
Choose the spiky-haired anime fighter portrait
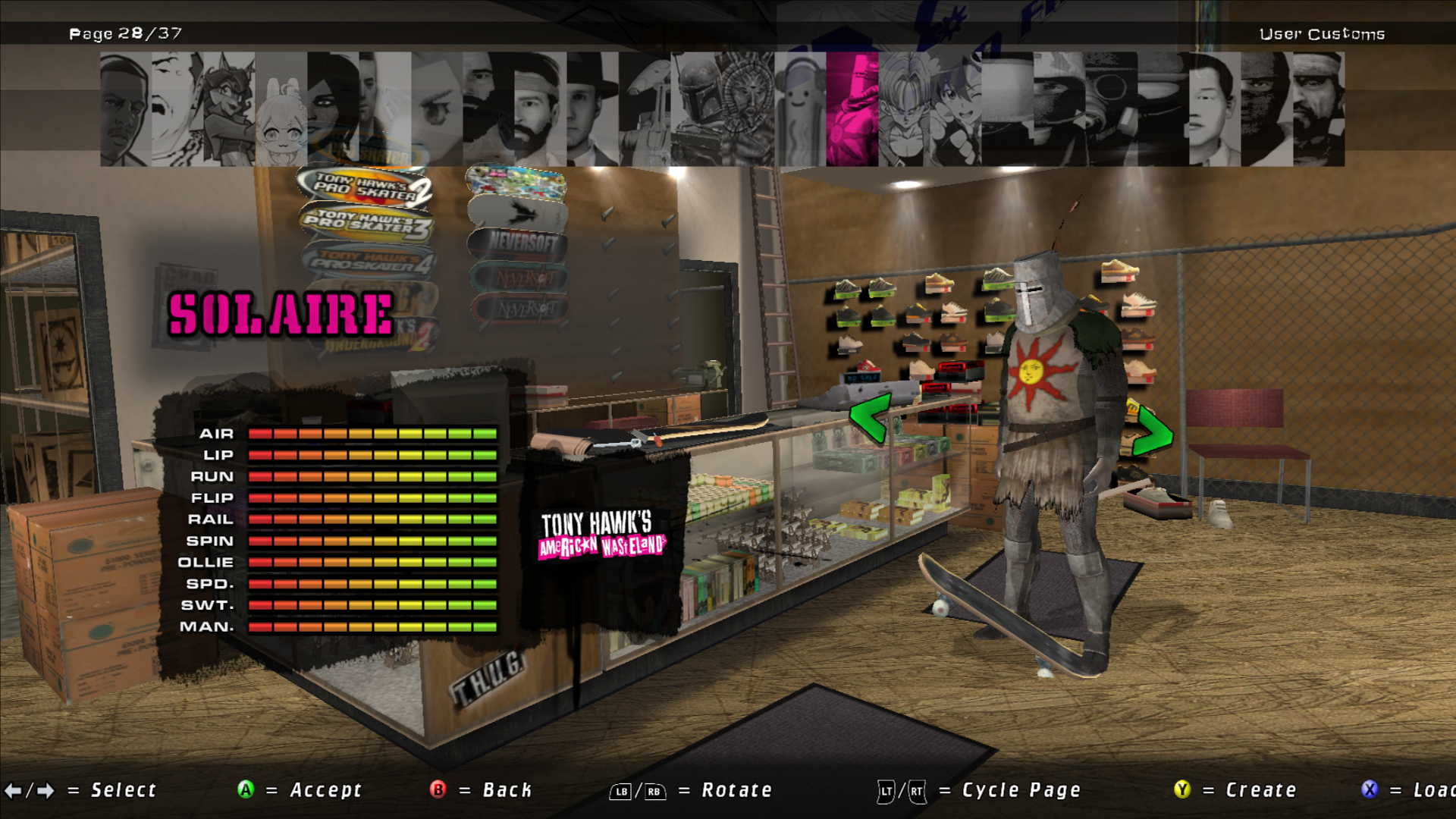coord(904,109)
